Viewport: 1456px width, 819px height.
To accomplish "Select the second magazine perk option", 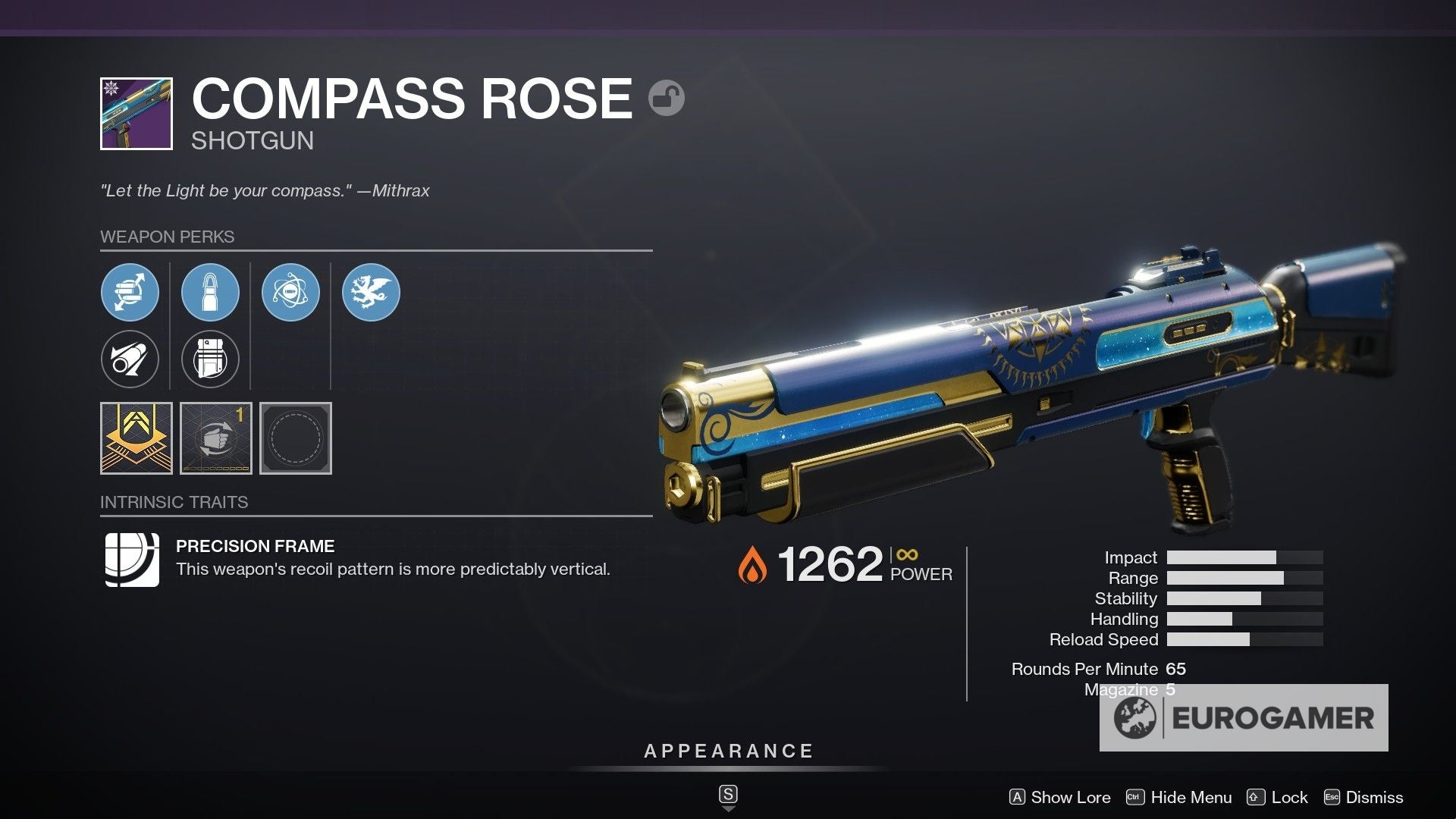I will 210,359.
